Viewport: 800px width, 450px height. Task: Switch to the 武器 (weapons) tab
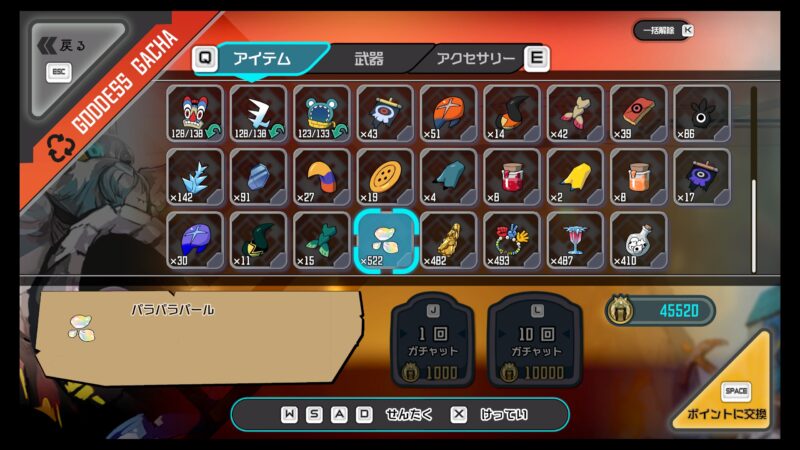[368, 59]
